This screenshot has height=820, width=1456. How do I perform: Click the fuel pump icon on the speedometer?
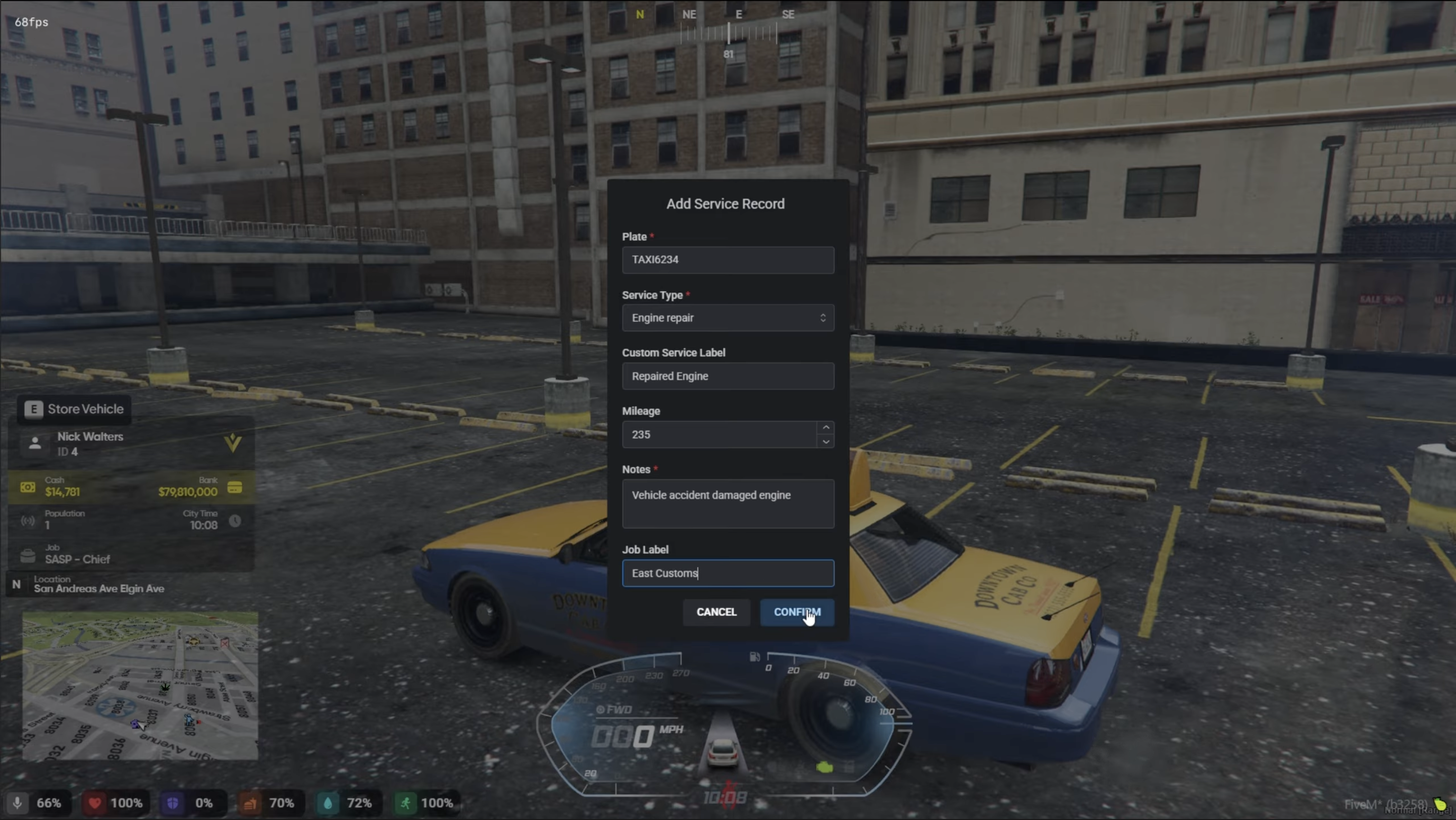[755, 657]
